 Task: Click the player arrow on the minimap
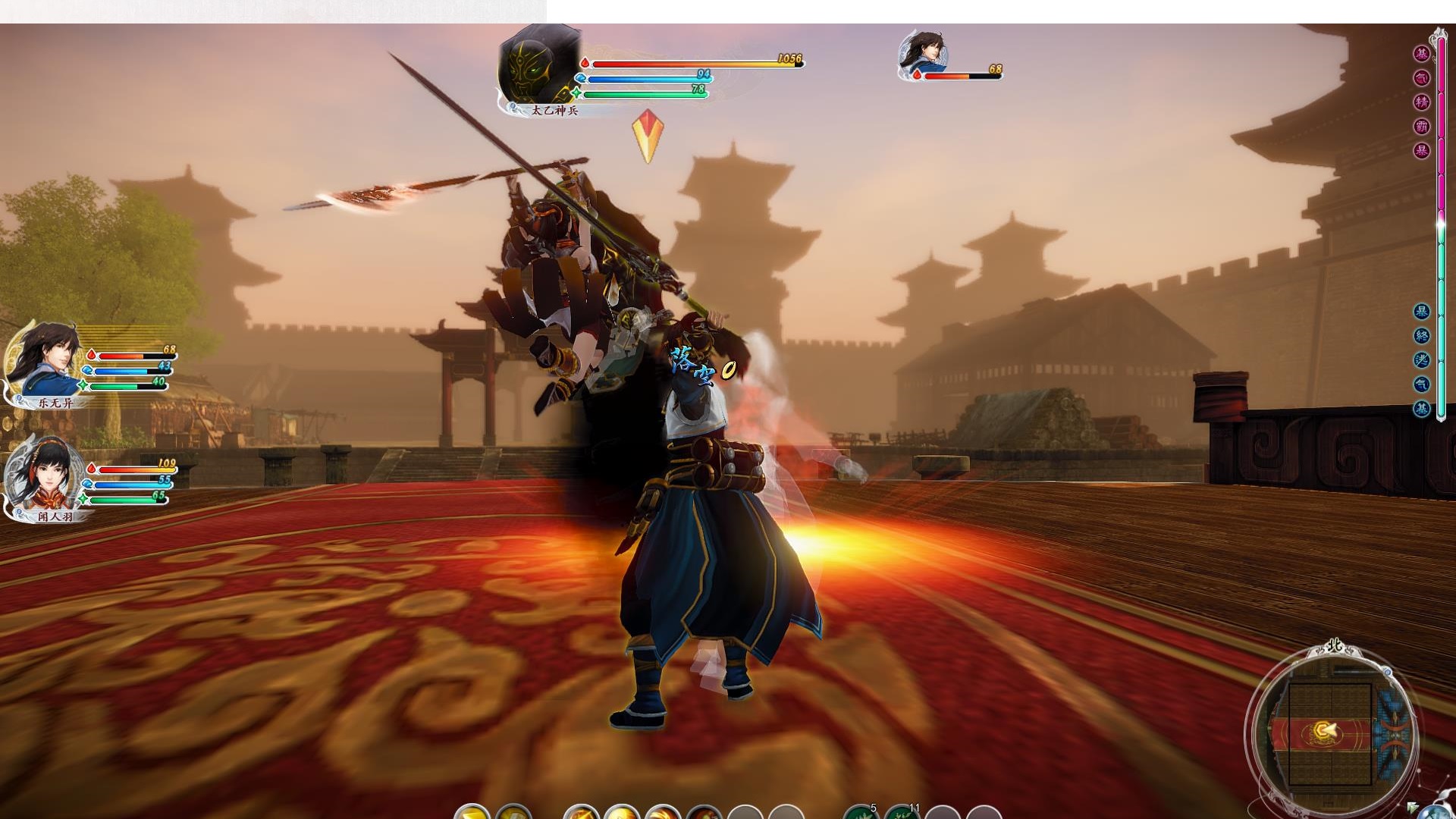click(1329, 730)
